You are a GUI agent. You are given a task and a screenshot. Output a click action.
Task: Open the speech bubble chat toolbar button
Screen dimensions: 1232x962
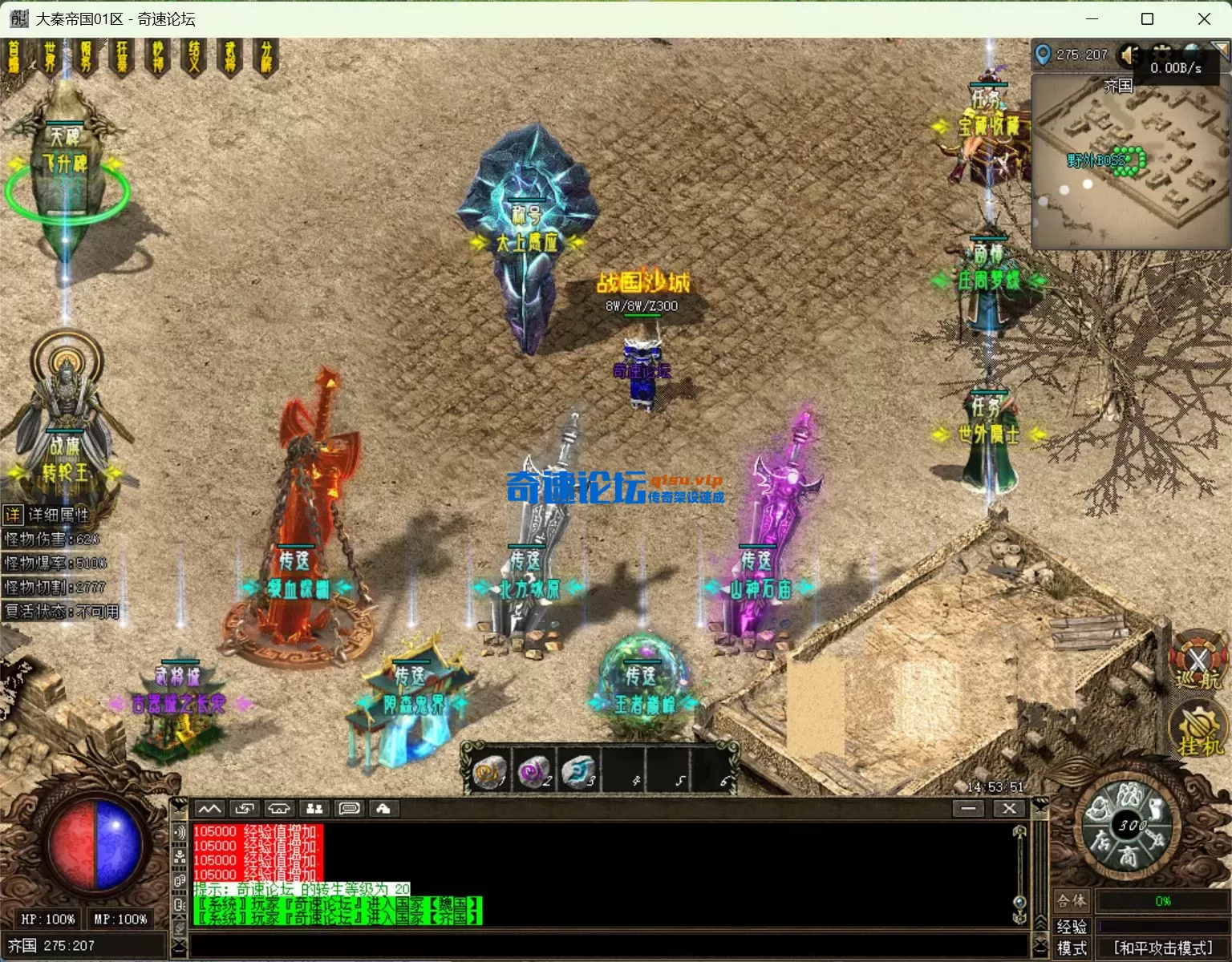(349, 809)
